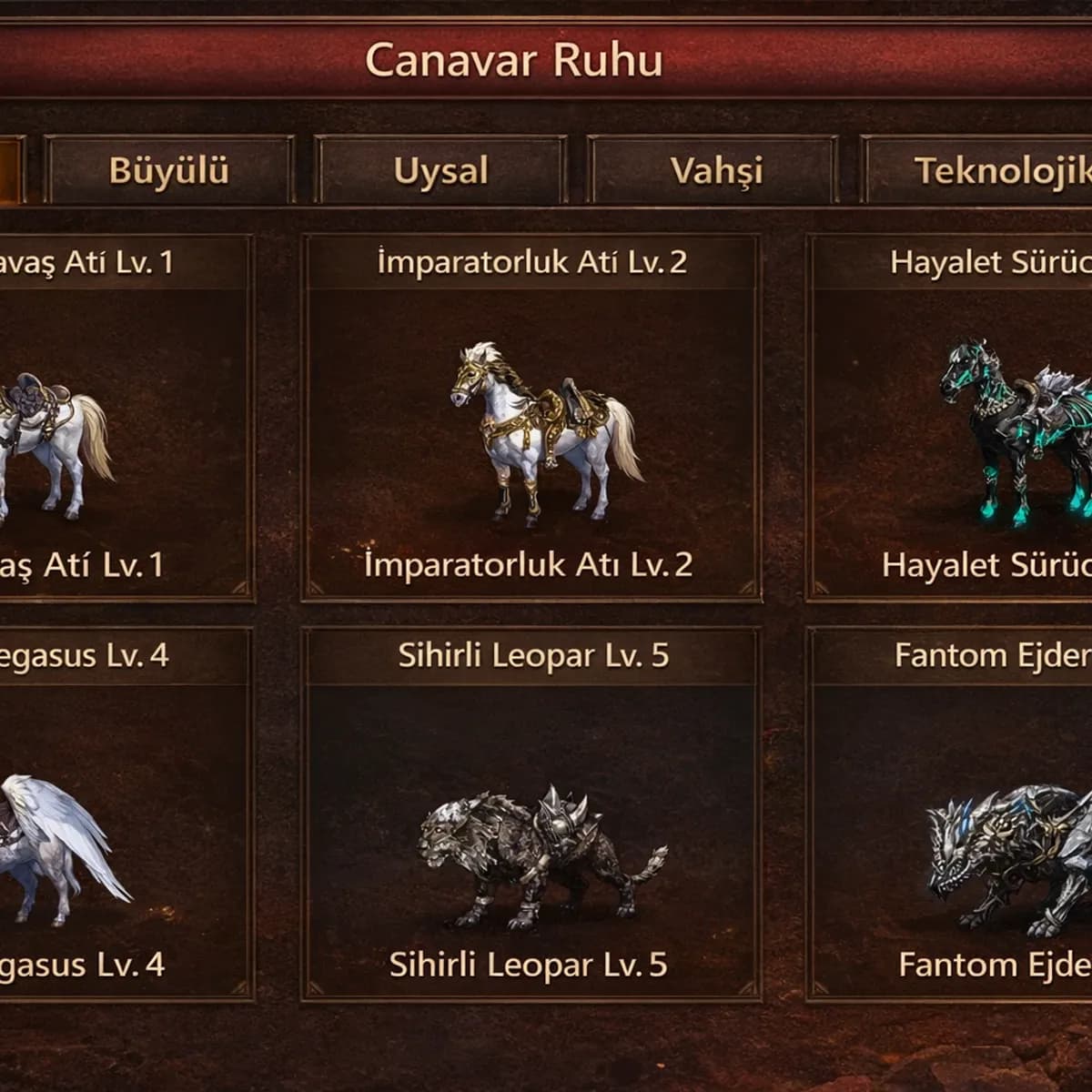Viewport: 1092px width, 1092px height.
Task: Select the Pegasus Lv. 4 mount card
Action: (x=123, y=814)
